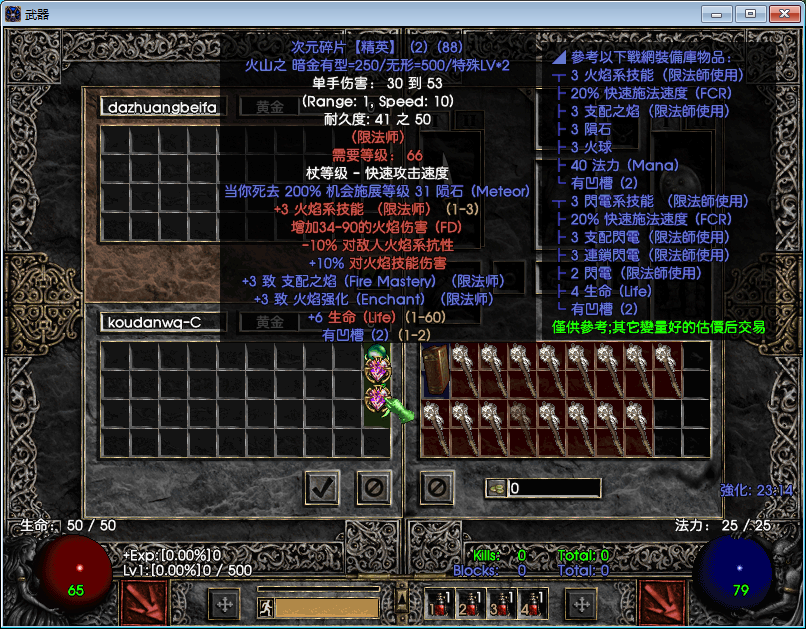
Task: Accept the trade with the checkmark button
Action: tap(321, 488)
